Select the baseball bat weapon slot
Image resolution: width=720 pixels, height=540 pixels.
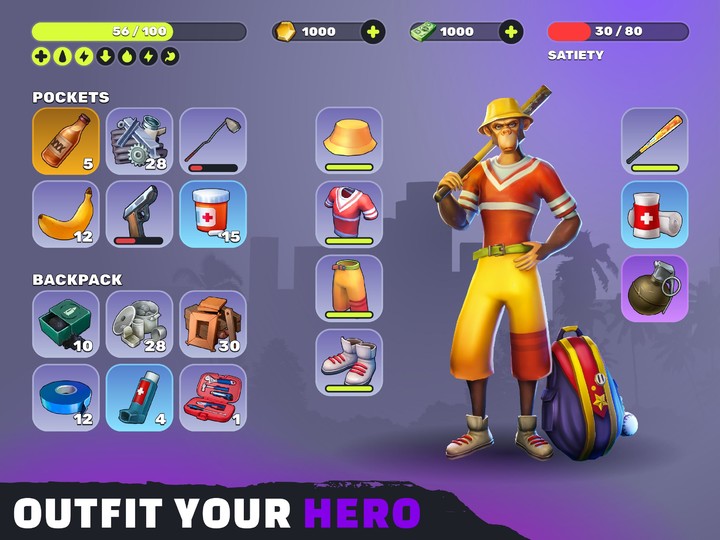pyautogui.click(x=654, y=140)
